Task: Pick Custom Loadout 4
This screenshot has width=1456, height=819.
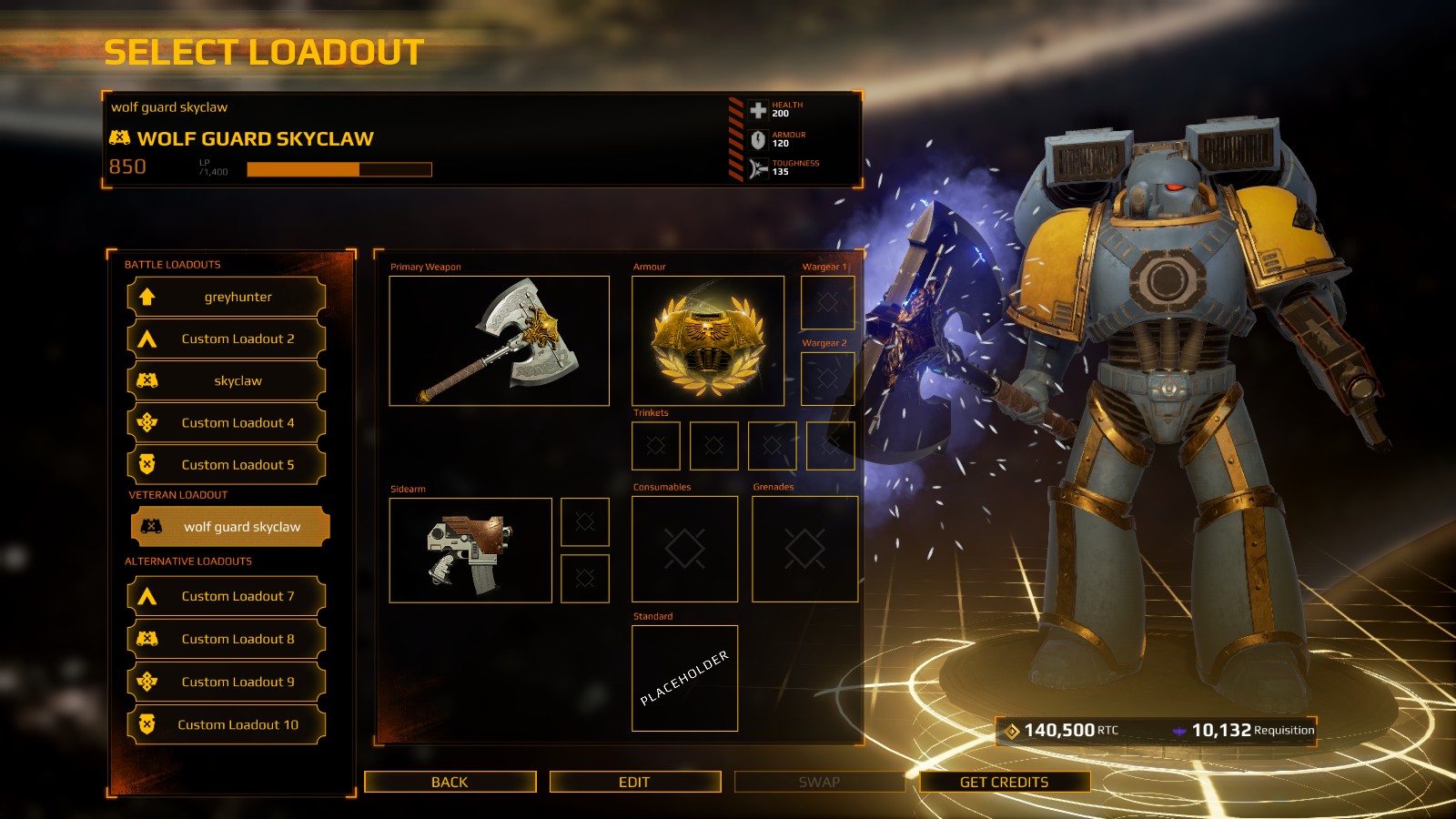Action: [x=227, y=422]
